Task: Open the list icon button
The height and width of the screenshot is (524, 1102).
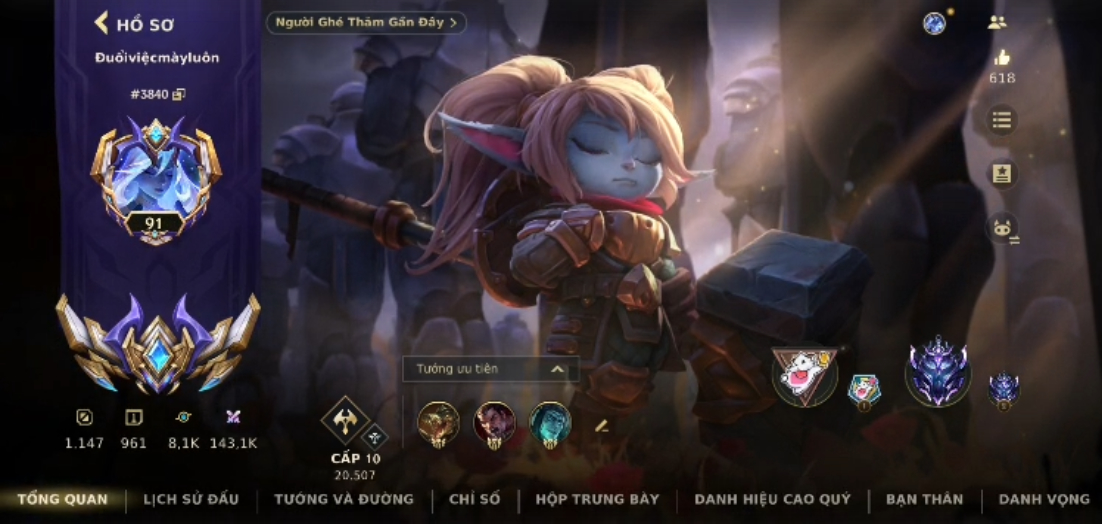Action: pos(1001,121)
